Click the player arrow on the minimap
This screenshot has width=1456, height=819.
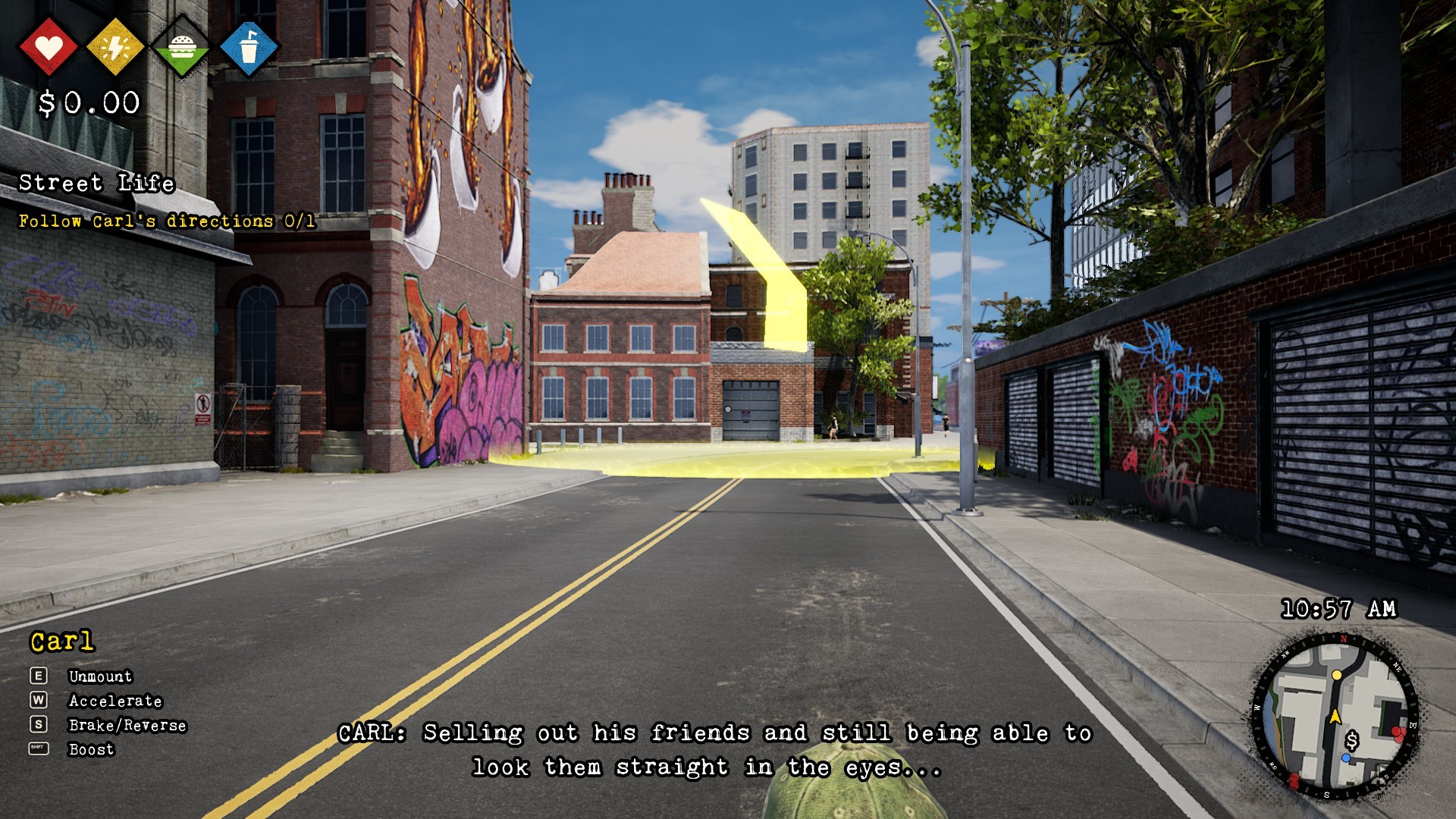click(x=1335, y=717)
